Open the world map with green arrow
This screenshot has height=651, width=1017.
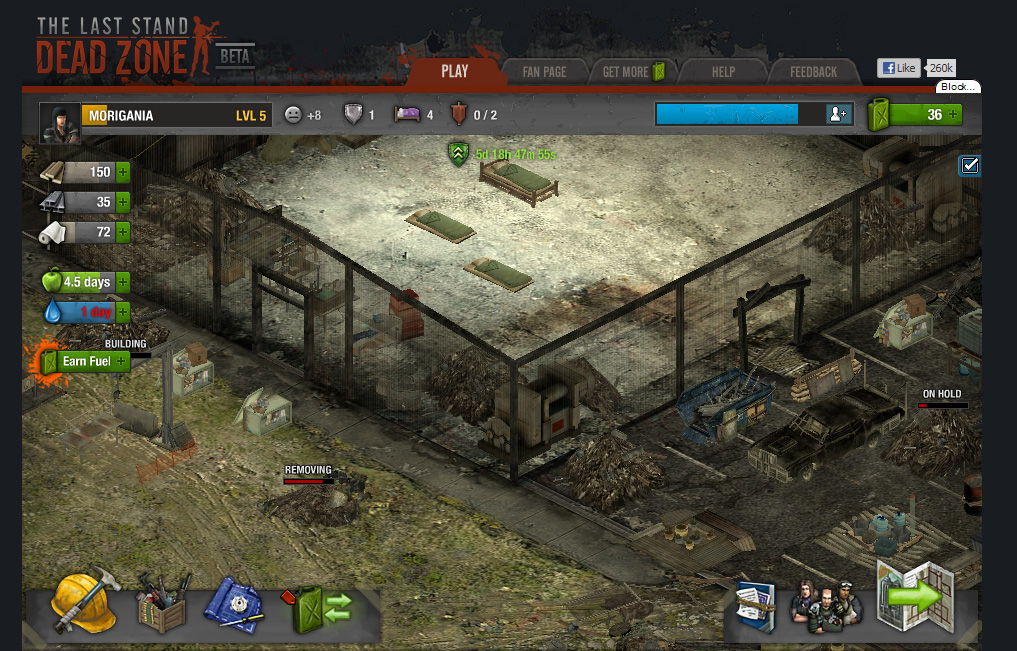[912, 597]
